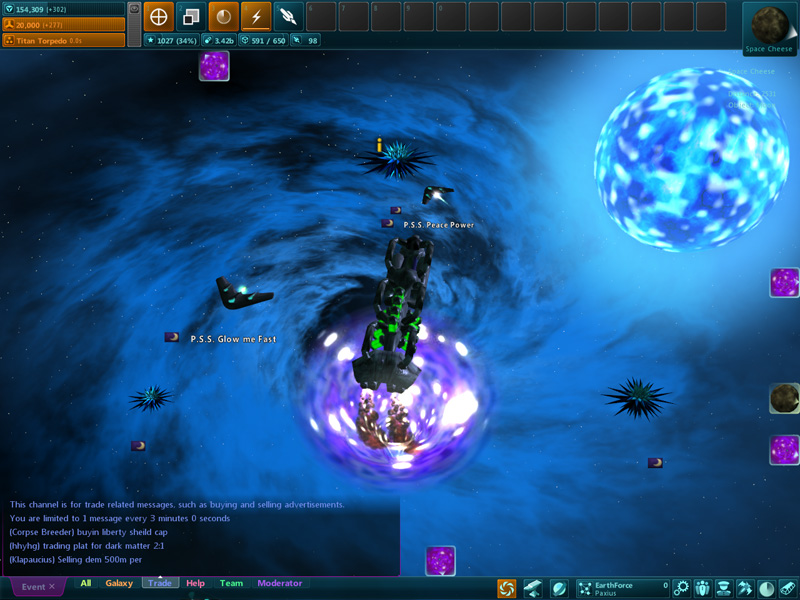This screenshot has height=600, width=800.
Task: Click the orange swirl icon in bottom bar
Action: click(x=507, y=588)
